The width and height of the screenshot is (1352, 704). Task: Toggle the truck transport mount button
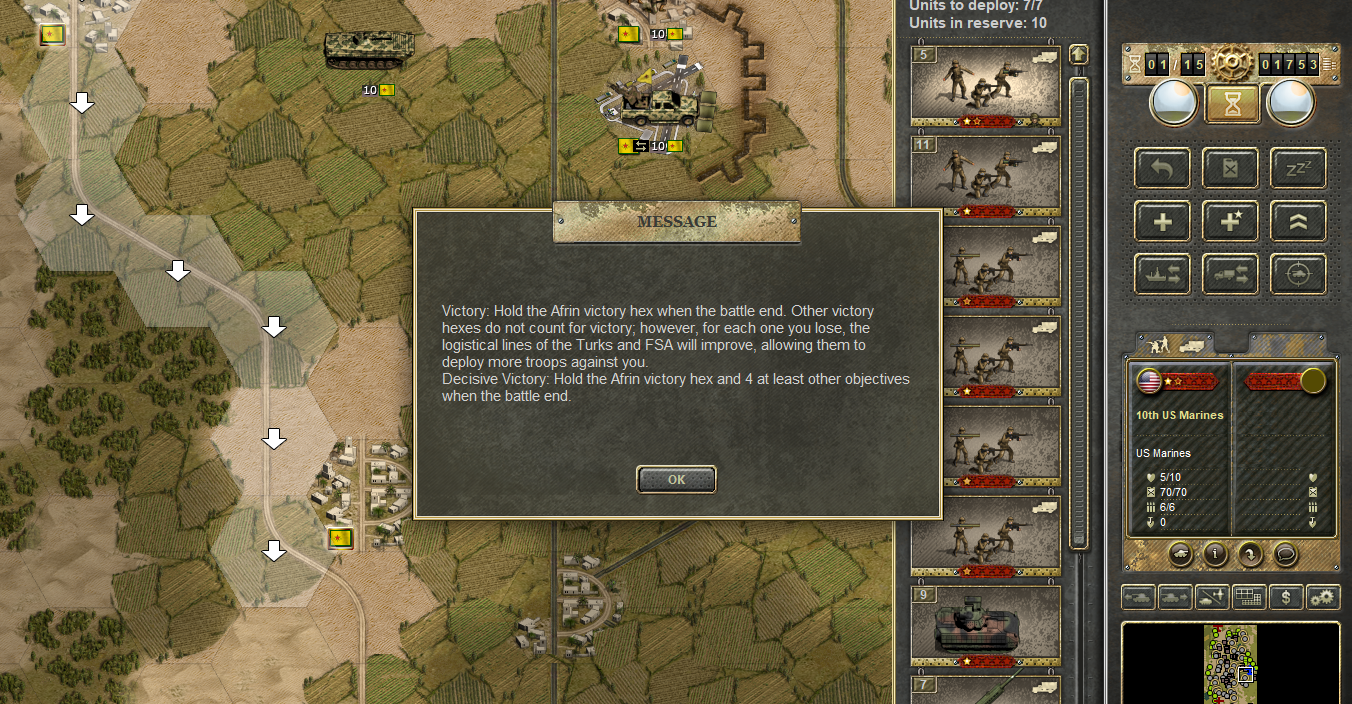pyautogui.click(x=1231, y=274)
